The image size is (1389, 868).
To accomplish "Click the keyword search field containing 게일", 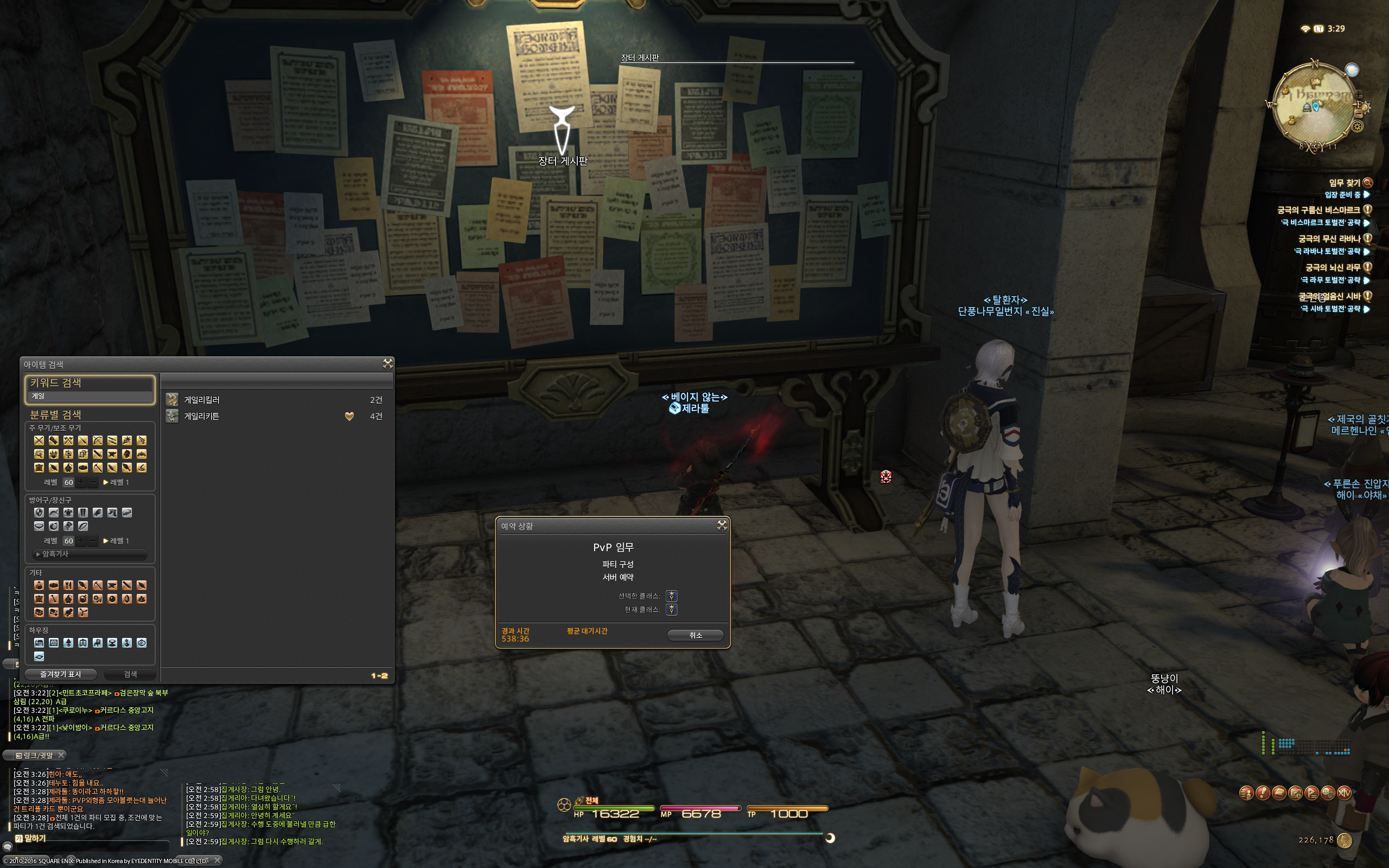I will pyautogui.click(x=90, y=396).
